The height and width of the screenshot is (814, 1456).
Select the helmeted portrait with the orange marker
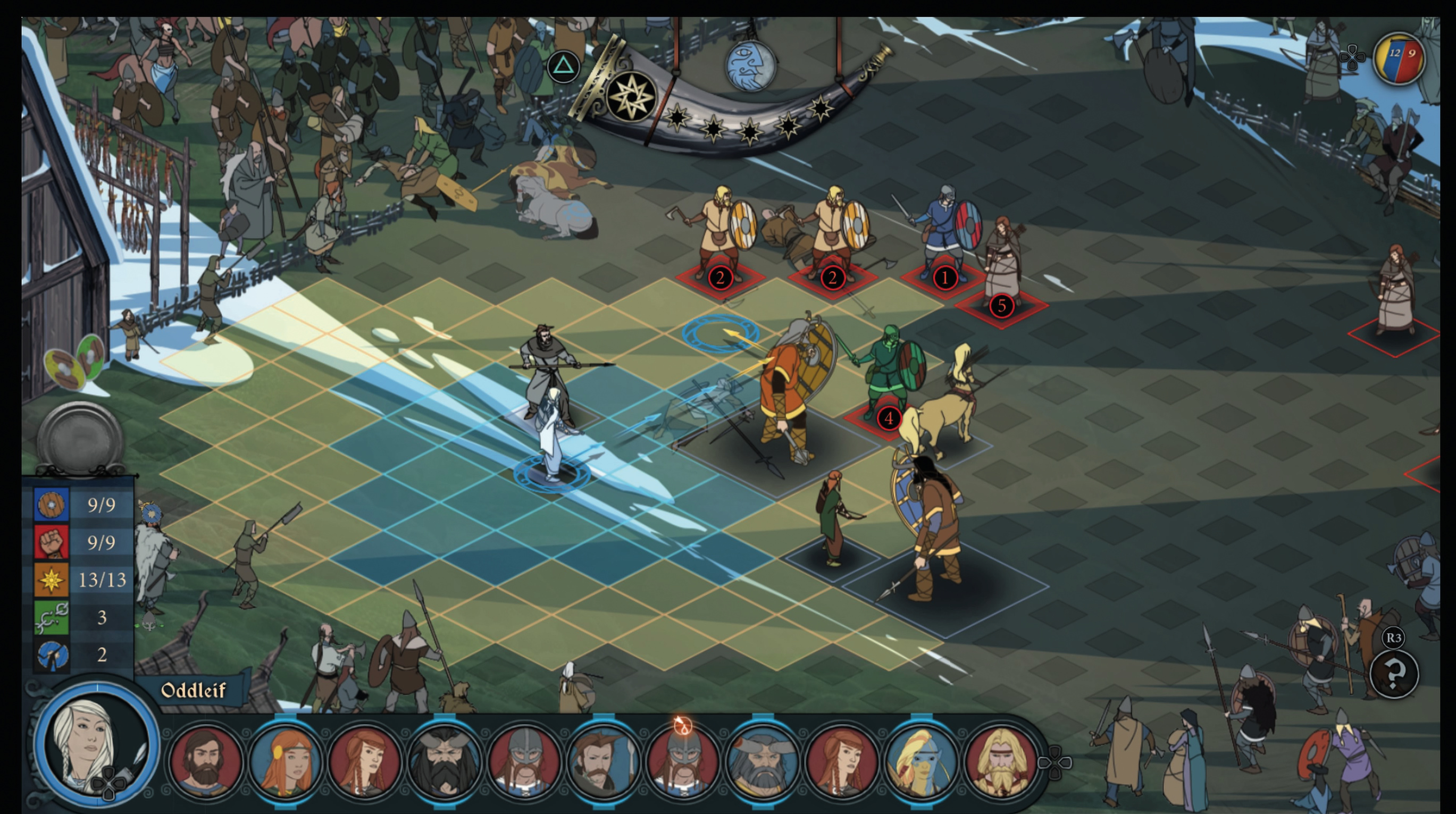pyautogui.click(x=683, y=759)
